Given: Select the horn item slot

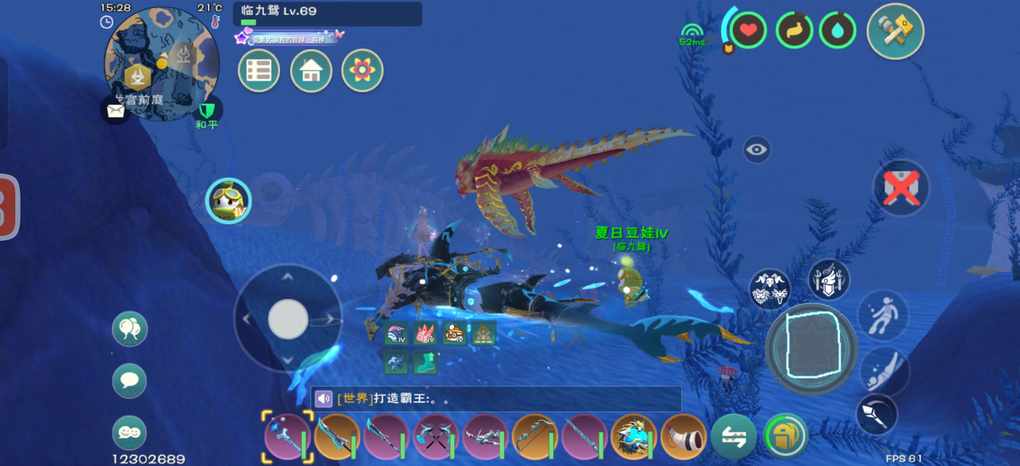Looking at the screenshot, I should [684, 437].
